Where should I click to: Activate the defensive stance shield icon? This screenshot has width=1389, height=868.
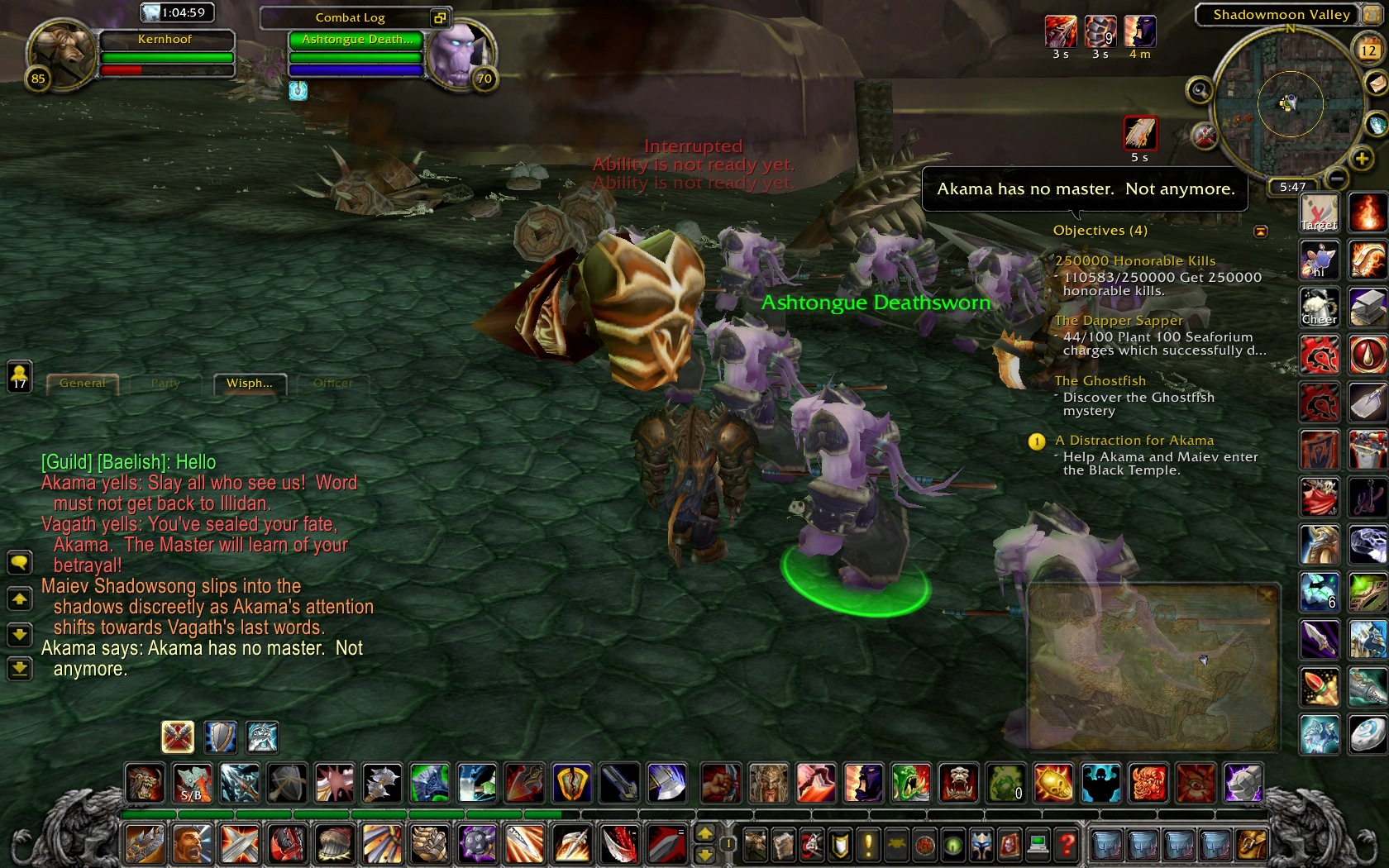point(220,737)
